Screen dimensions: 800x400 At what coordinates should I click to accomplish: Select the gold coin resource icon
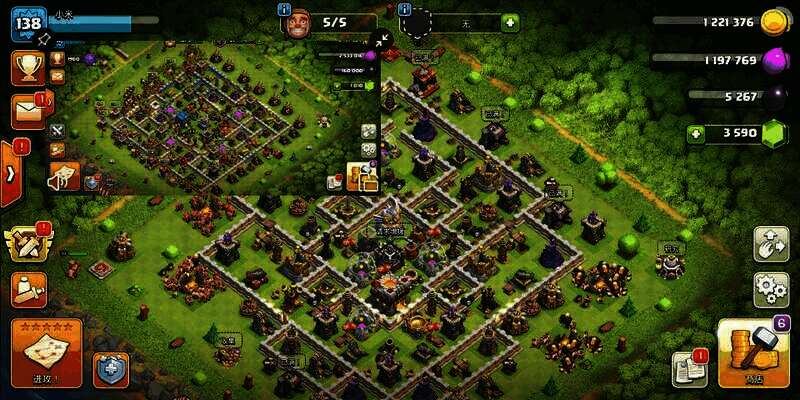(x=773, y=22)
